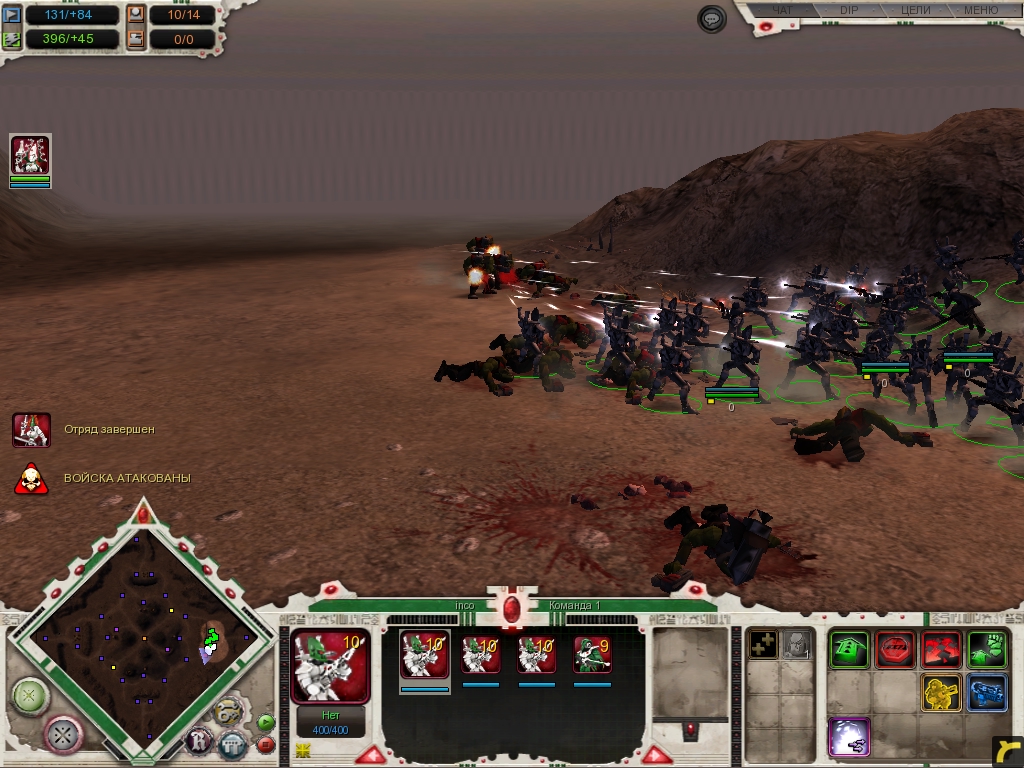
Task: Activate the red stop command
Action: pos(895,650)
